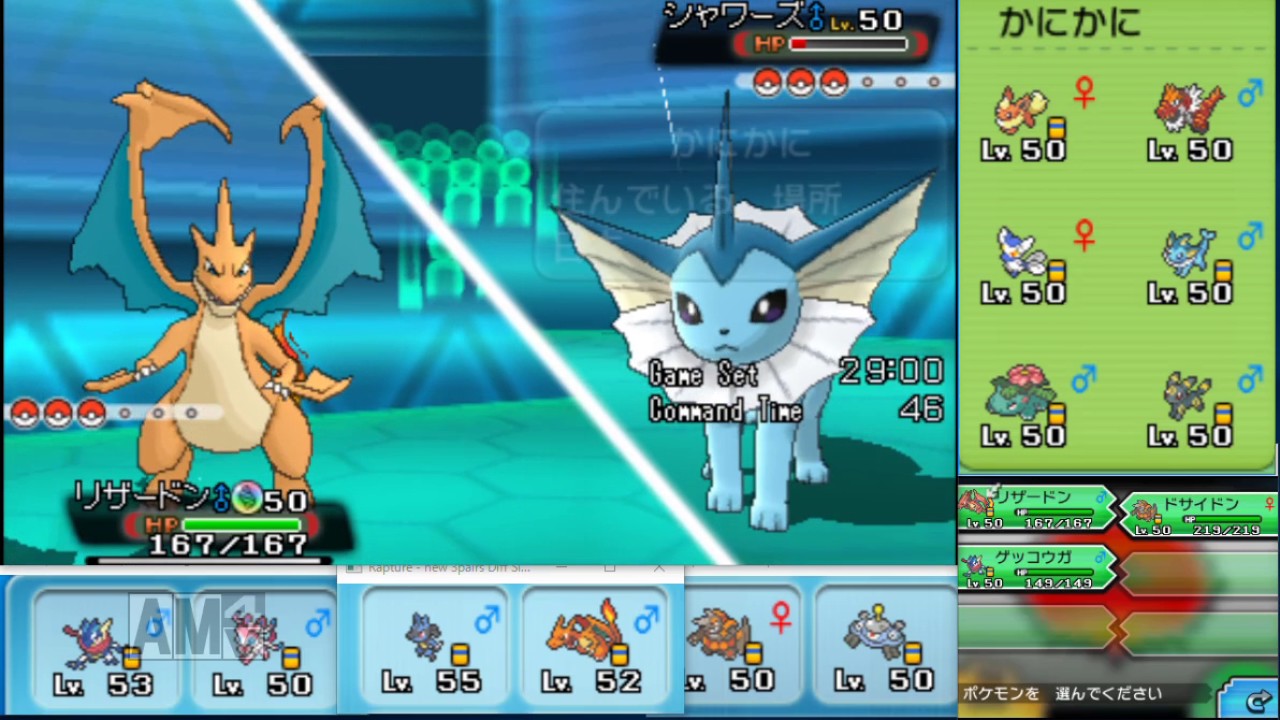
Task: Choose ドサイドン from the party panel
Action: click(x=1198, y=514)
